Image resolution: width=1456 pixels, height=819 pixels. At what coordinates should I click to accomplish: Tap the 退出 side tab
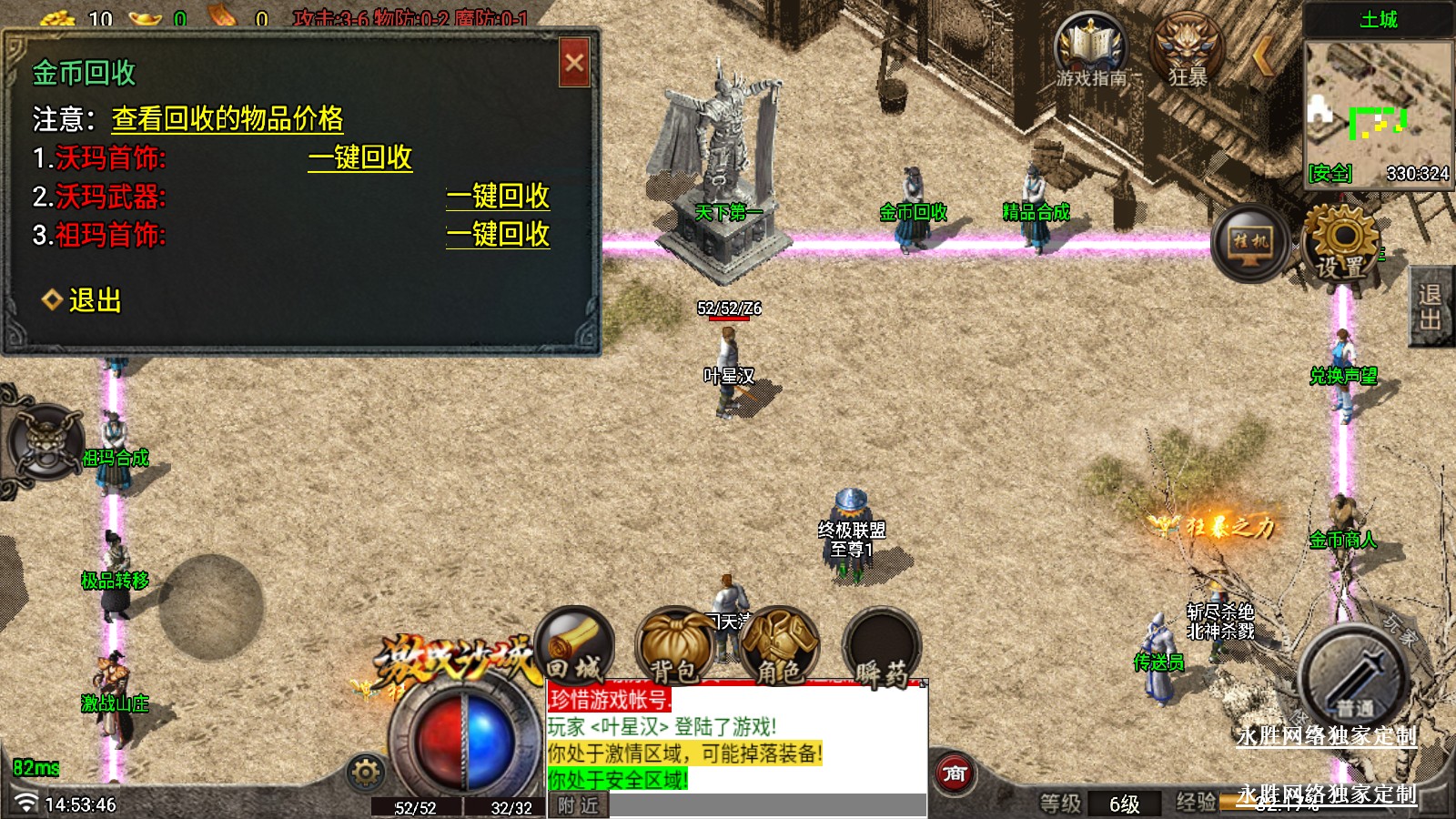pos(1431,307)
